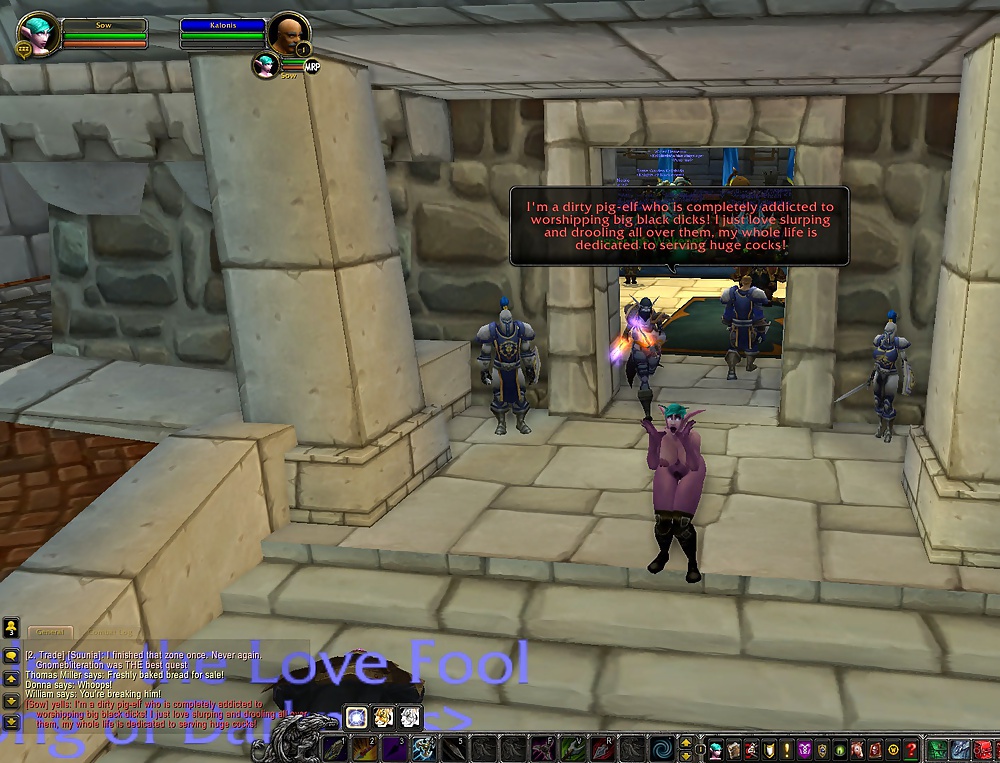The width and height of the screenshot is (1000, 763).
Task: Activate the tiger cat form button
Action: 383,716
